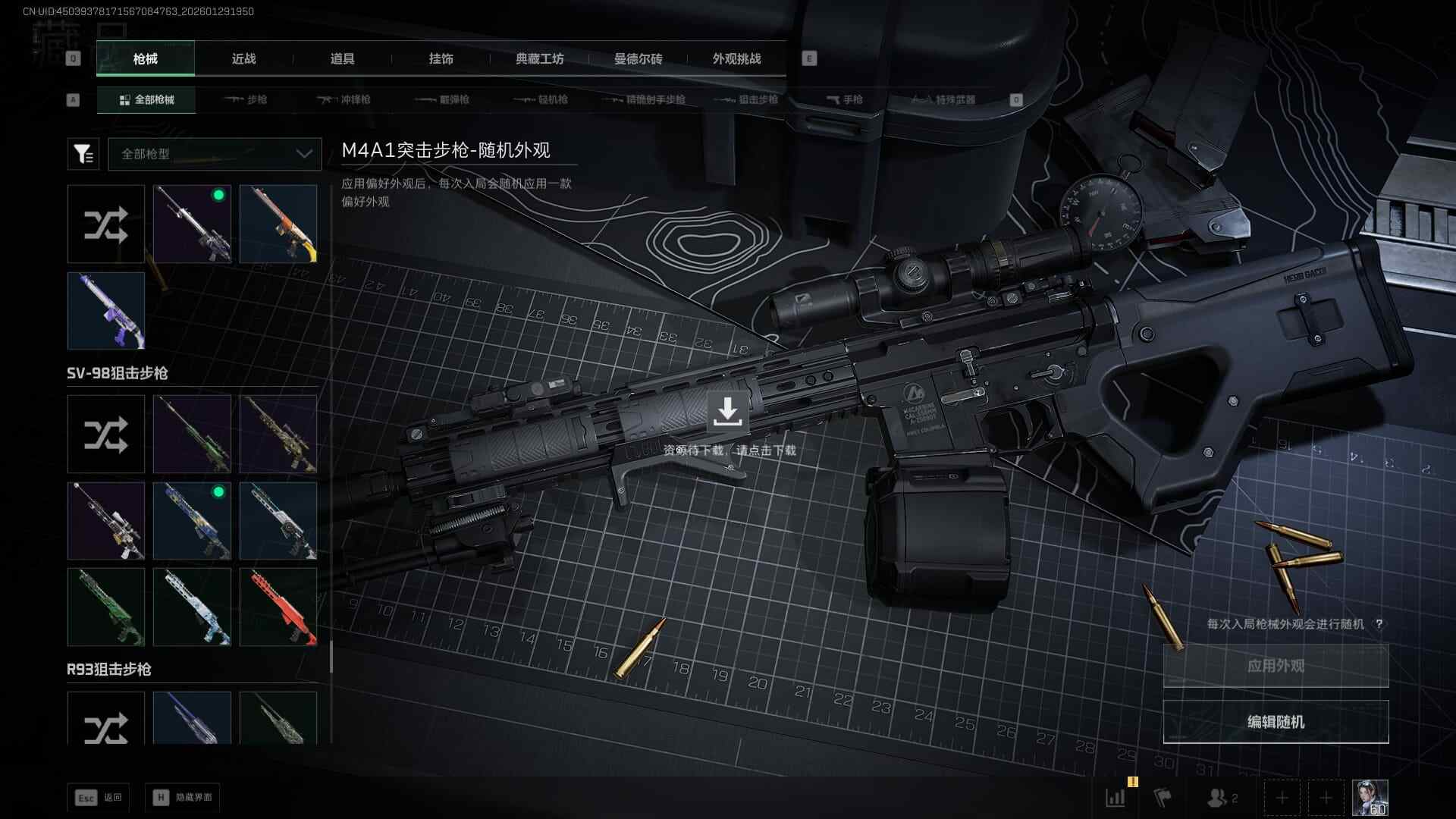
Task: Select the orange-yellow M4A1 skin thumbnail
Action: click(278, 224)
